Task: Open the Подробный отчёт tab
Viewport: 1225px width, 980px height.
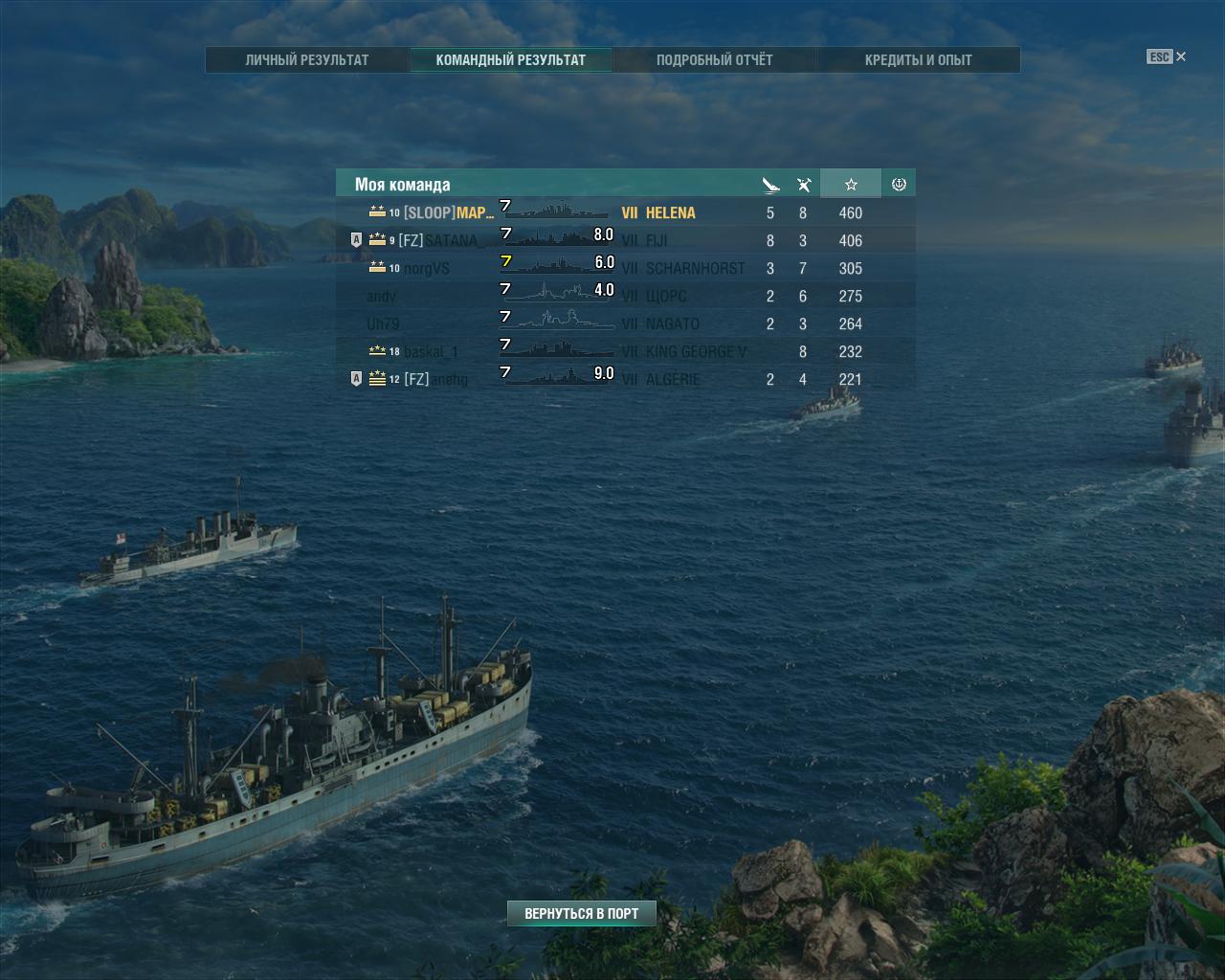Action: click(715, 59)
